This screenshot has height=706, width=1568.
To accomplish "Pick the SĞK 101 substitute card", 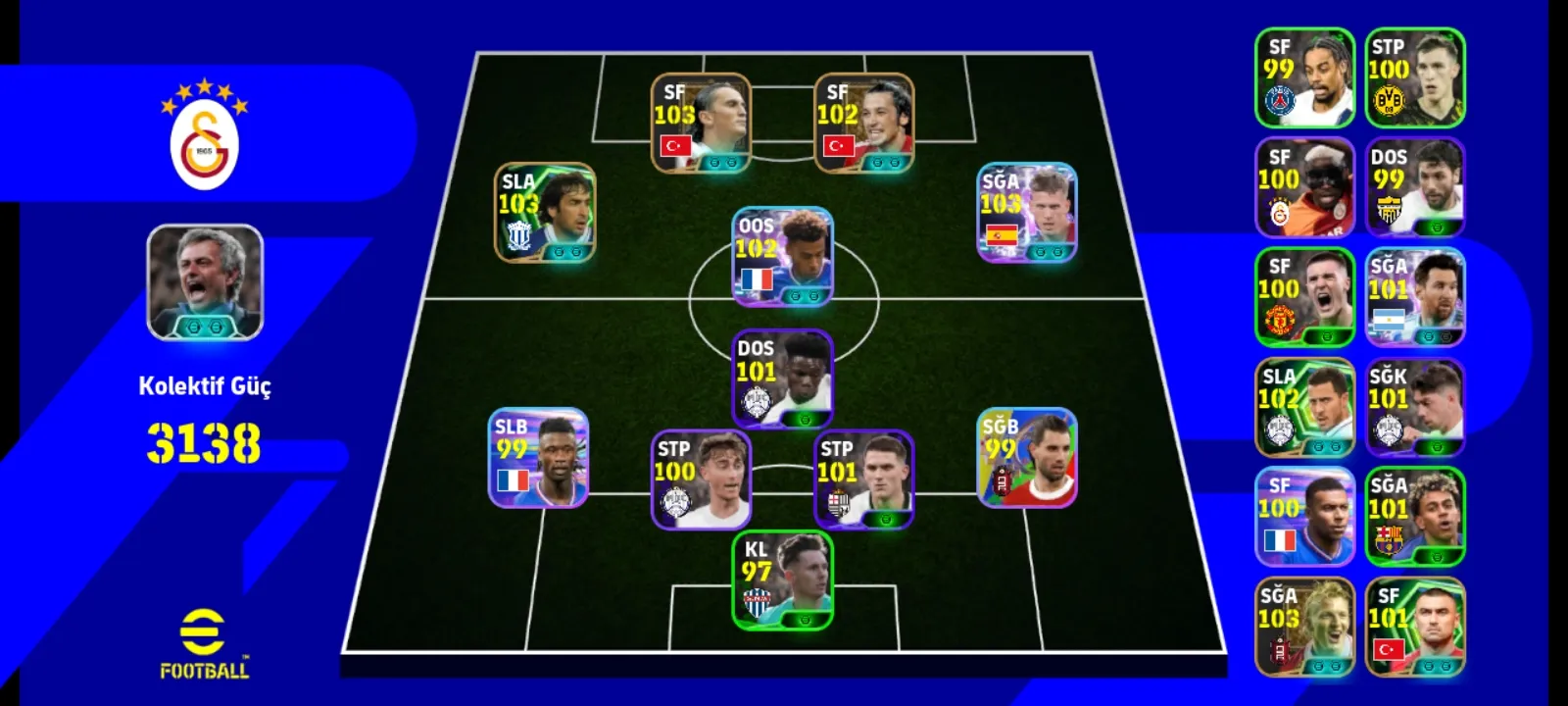I will coord(1414,407).
